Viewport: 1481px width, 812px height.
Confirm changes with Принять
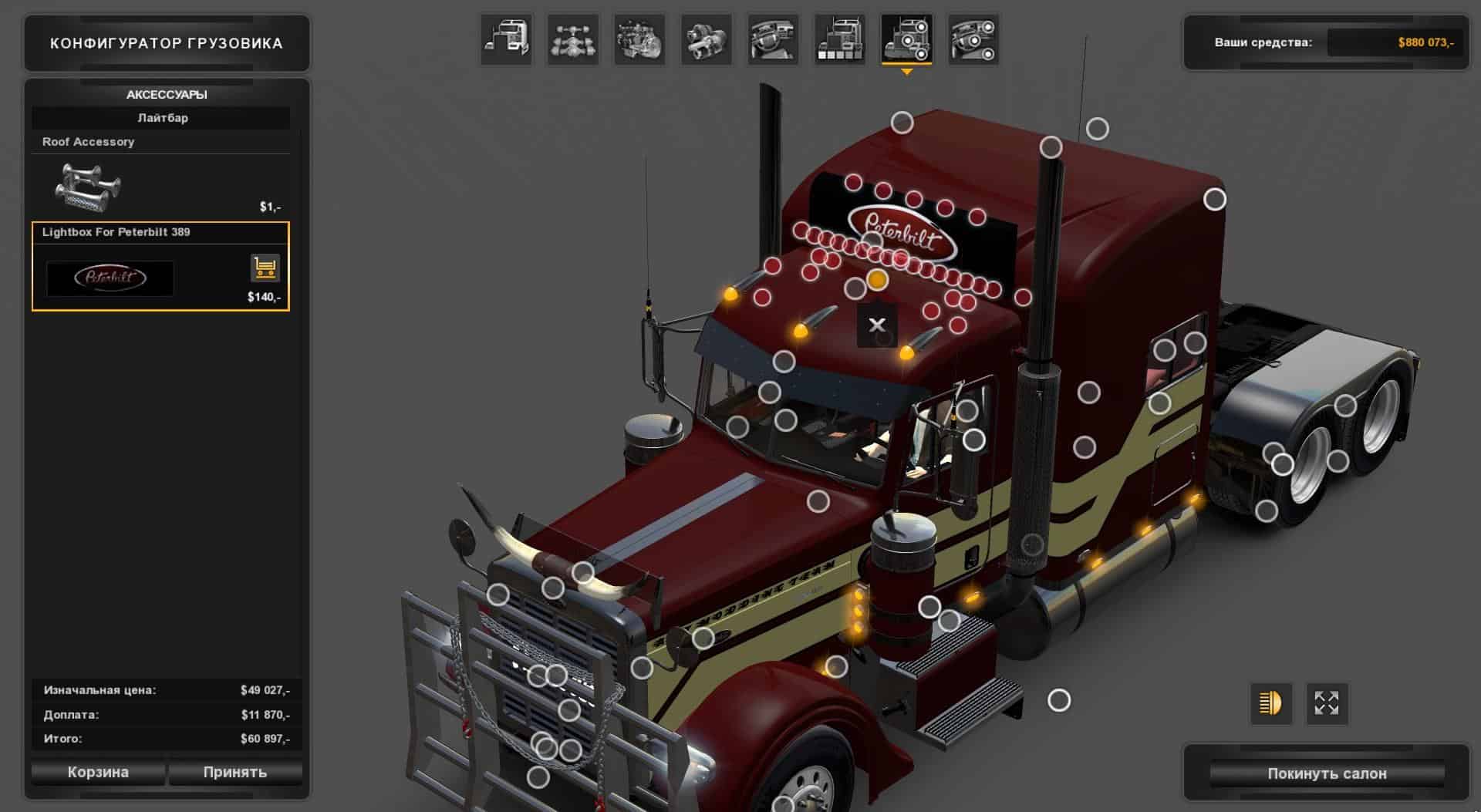[x=235, y=772]
